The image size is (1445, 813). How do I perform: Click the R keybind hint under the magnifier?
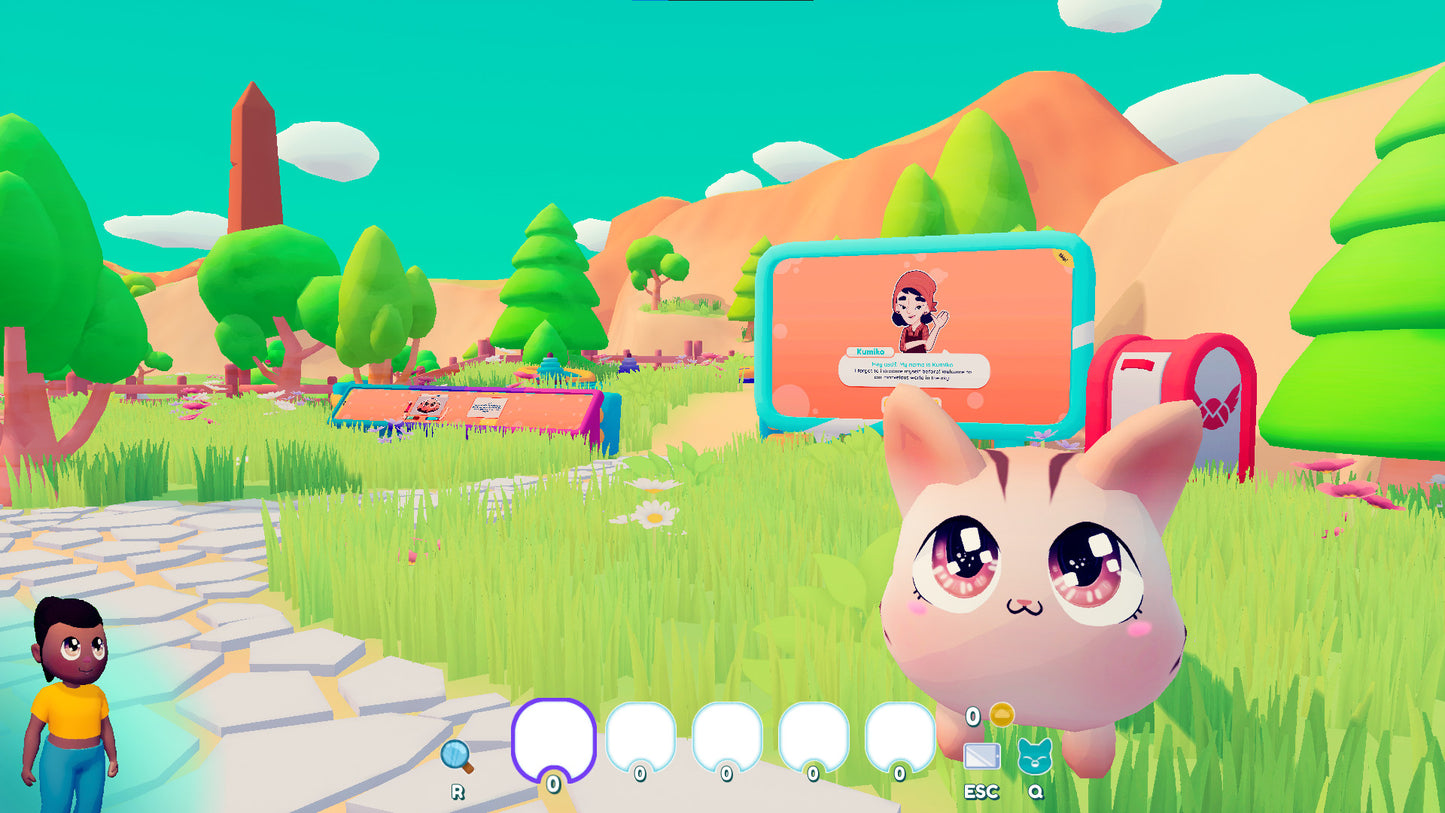(458, 790)
